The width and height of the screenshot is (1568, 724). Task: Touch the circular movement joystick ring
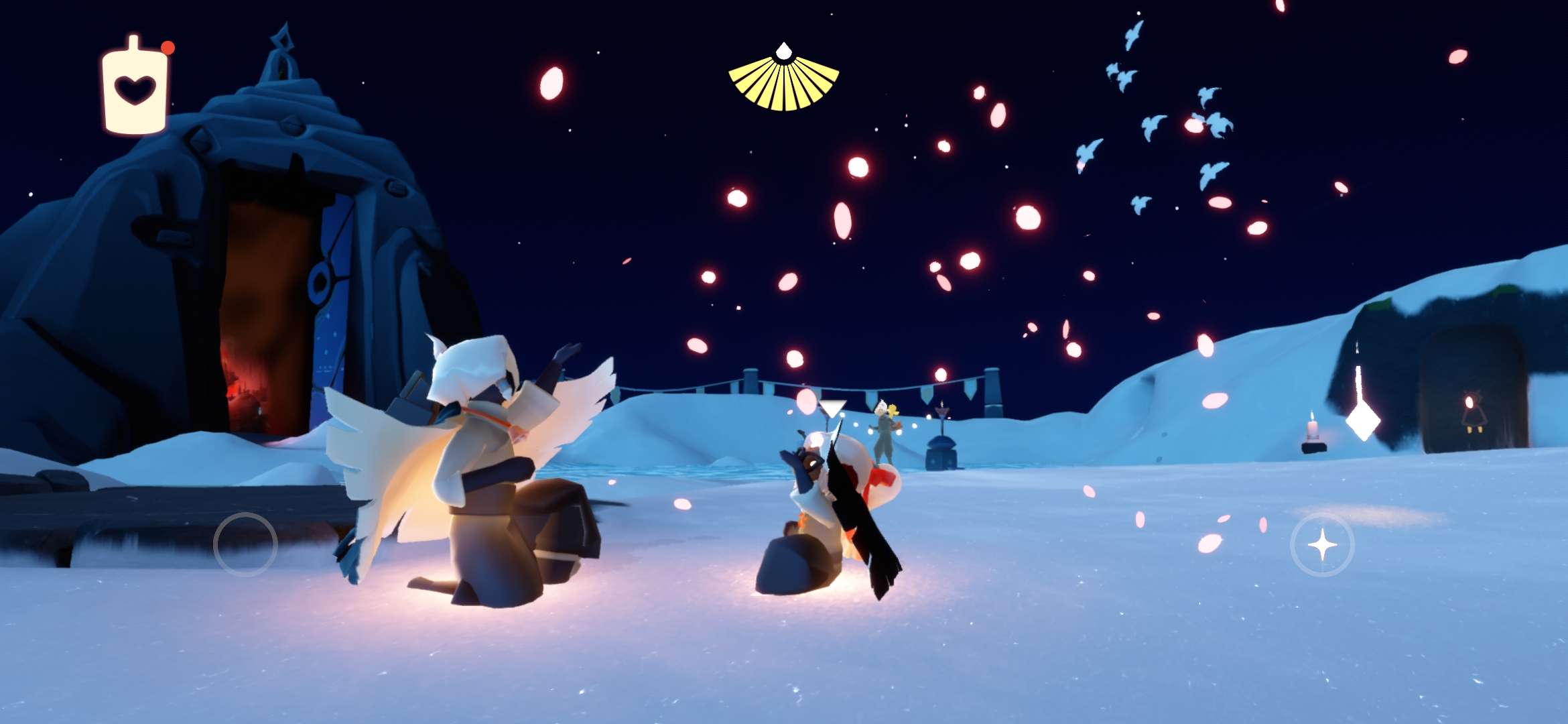245,544
